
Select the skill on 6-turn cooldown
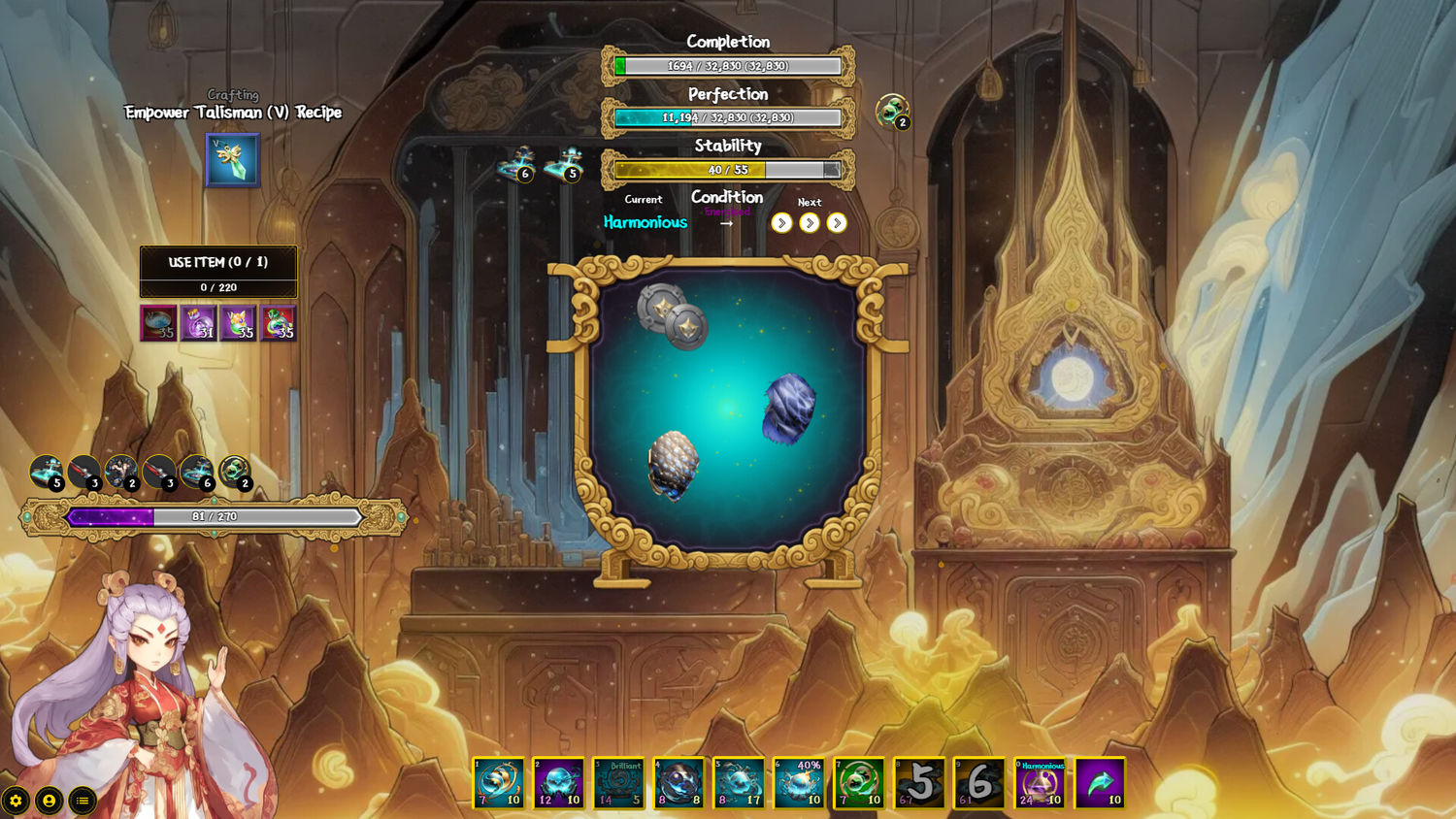tap(979, 783)
